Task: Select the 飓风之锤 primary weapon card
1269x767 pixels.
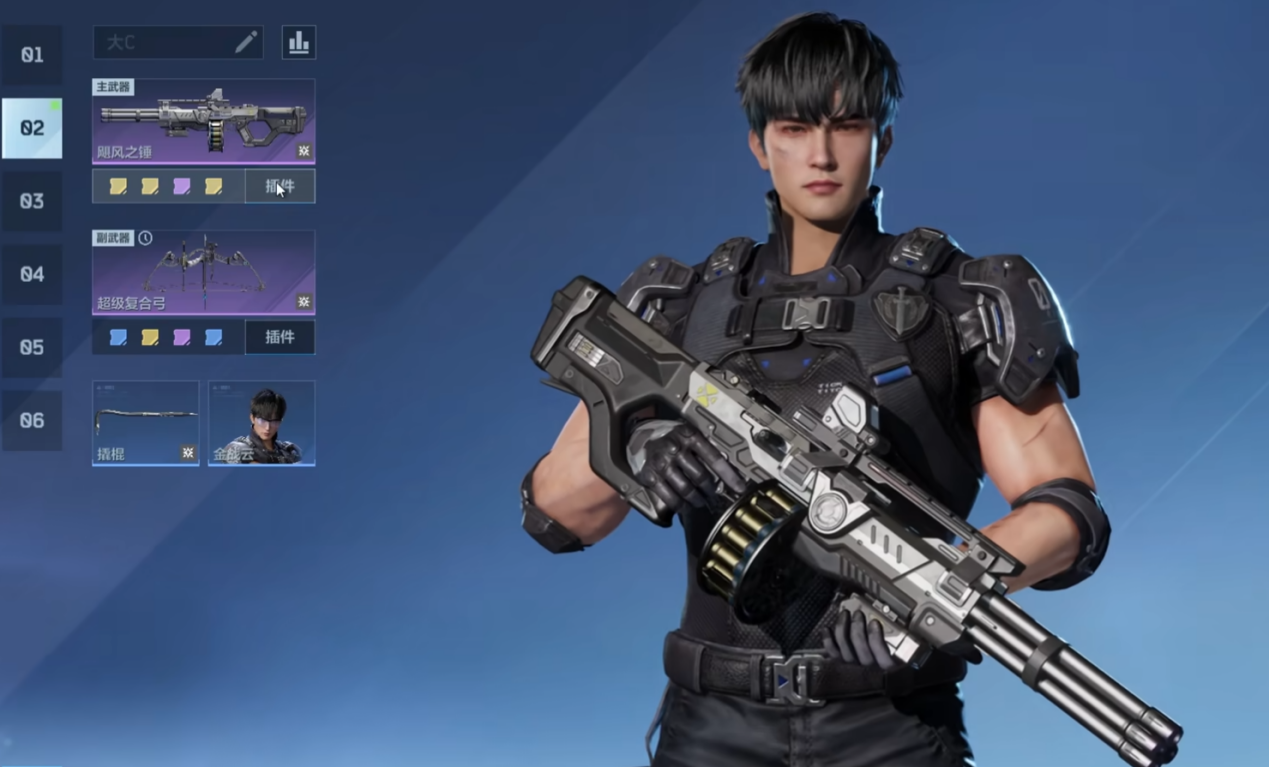Action: 203,121
